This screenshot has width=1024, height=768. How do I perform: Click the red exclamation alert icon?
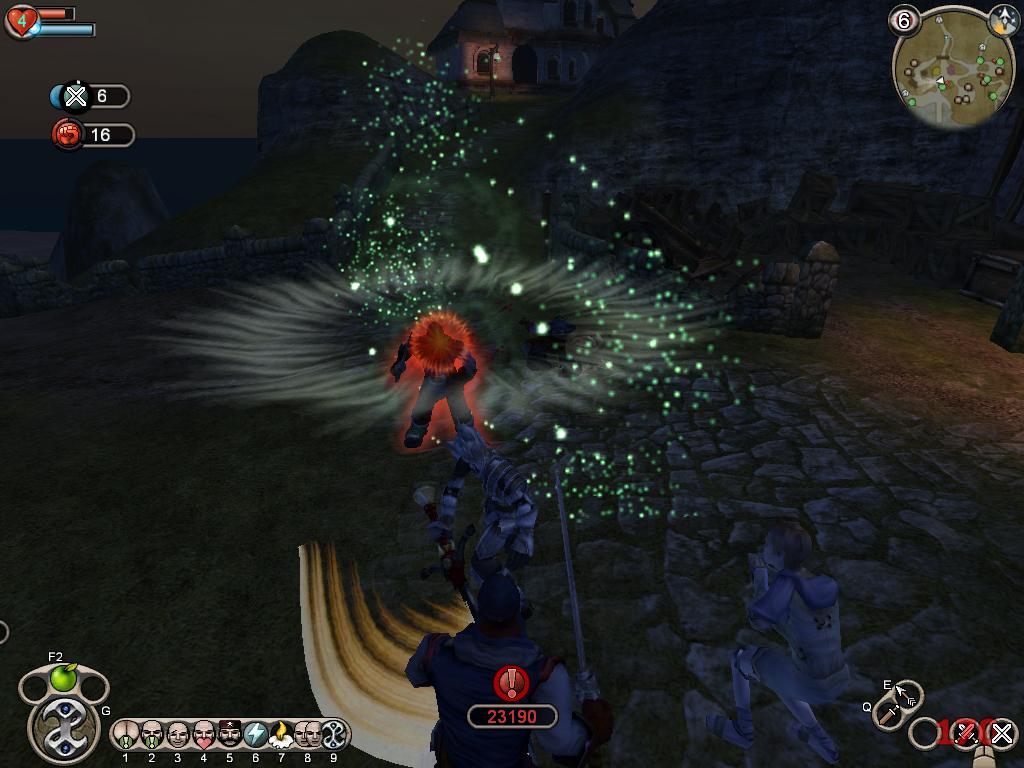click(512, 683)
